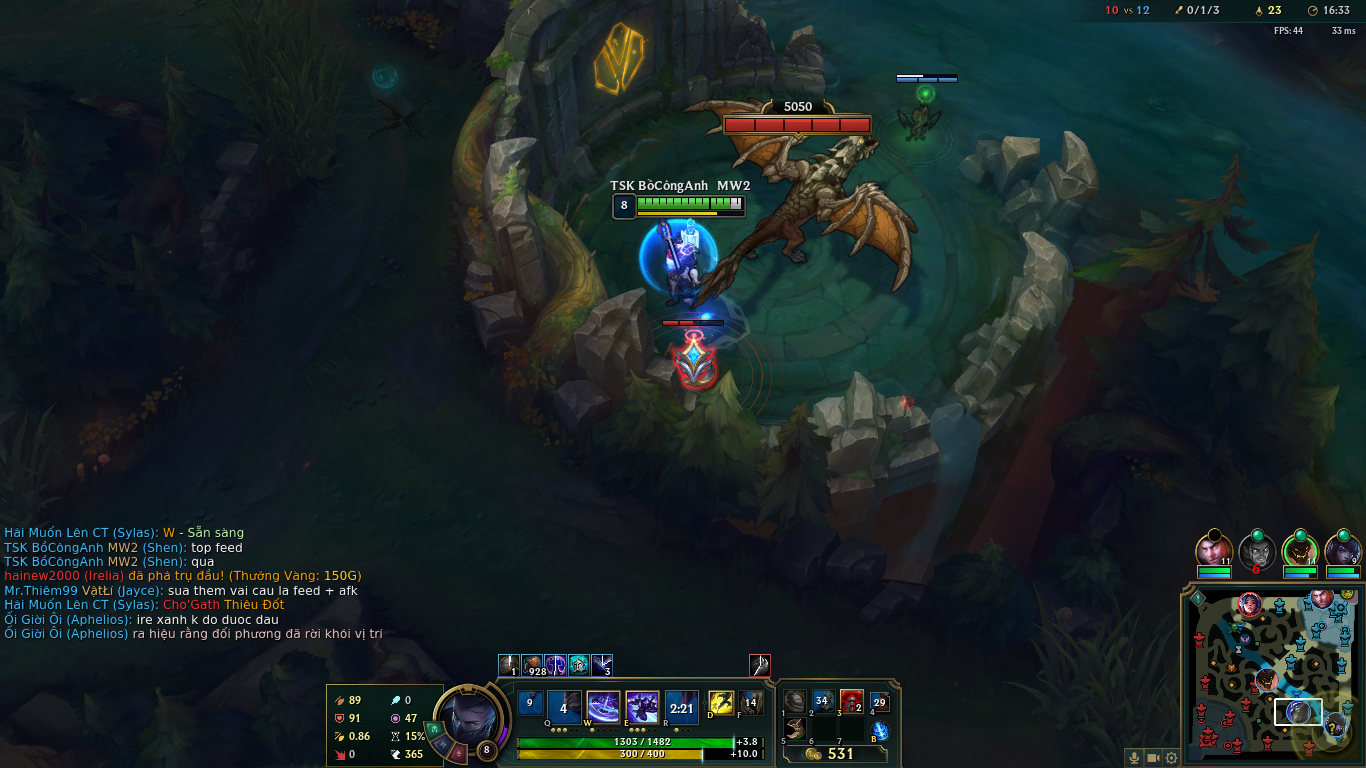
Task: Select the boots item in slot 5
Action: [795, 729]
